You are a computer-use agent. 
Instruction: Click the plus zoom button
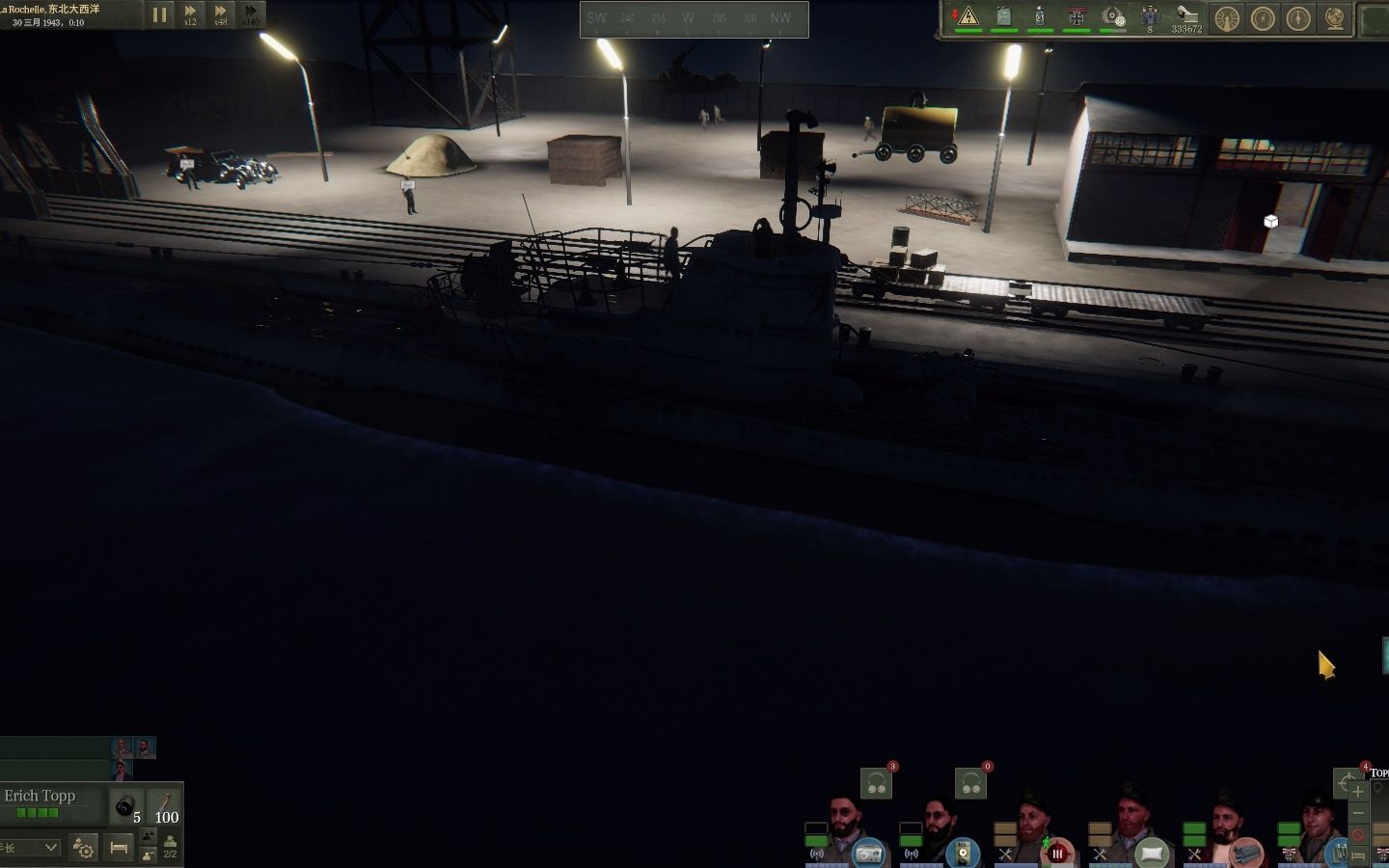pos(1358,793)
